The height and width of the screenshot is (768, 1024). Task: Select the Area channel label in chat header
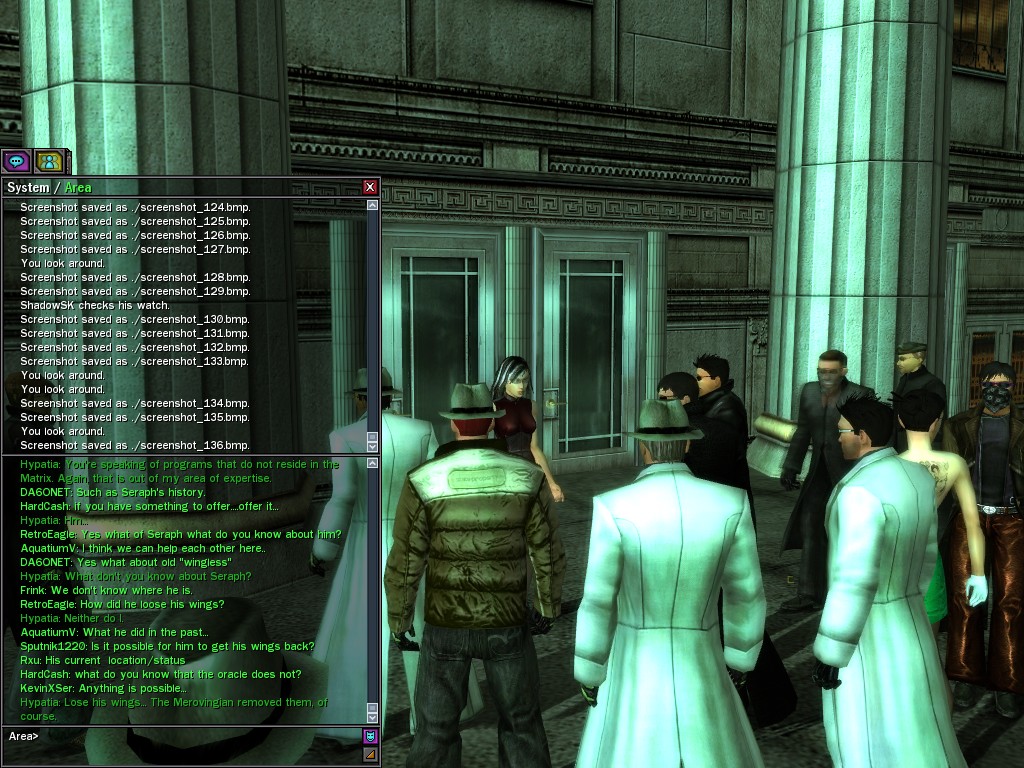(78, 188)
